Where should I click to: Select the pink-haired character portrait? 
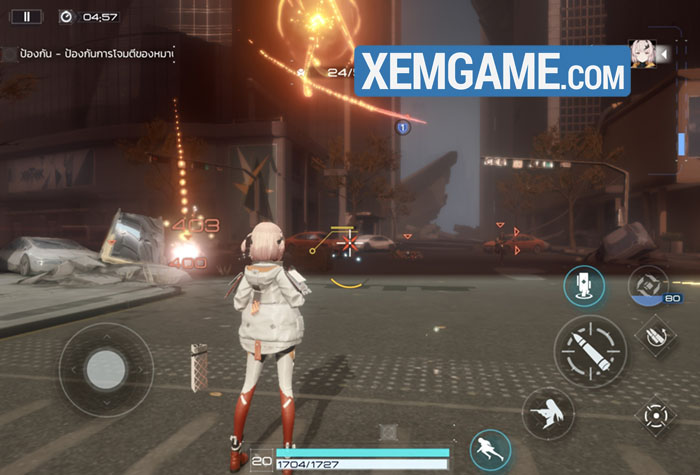pyautogui.click(x=640, y=53)
